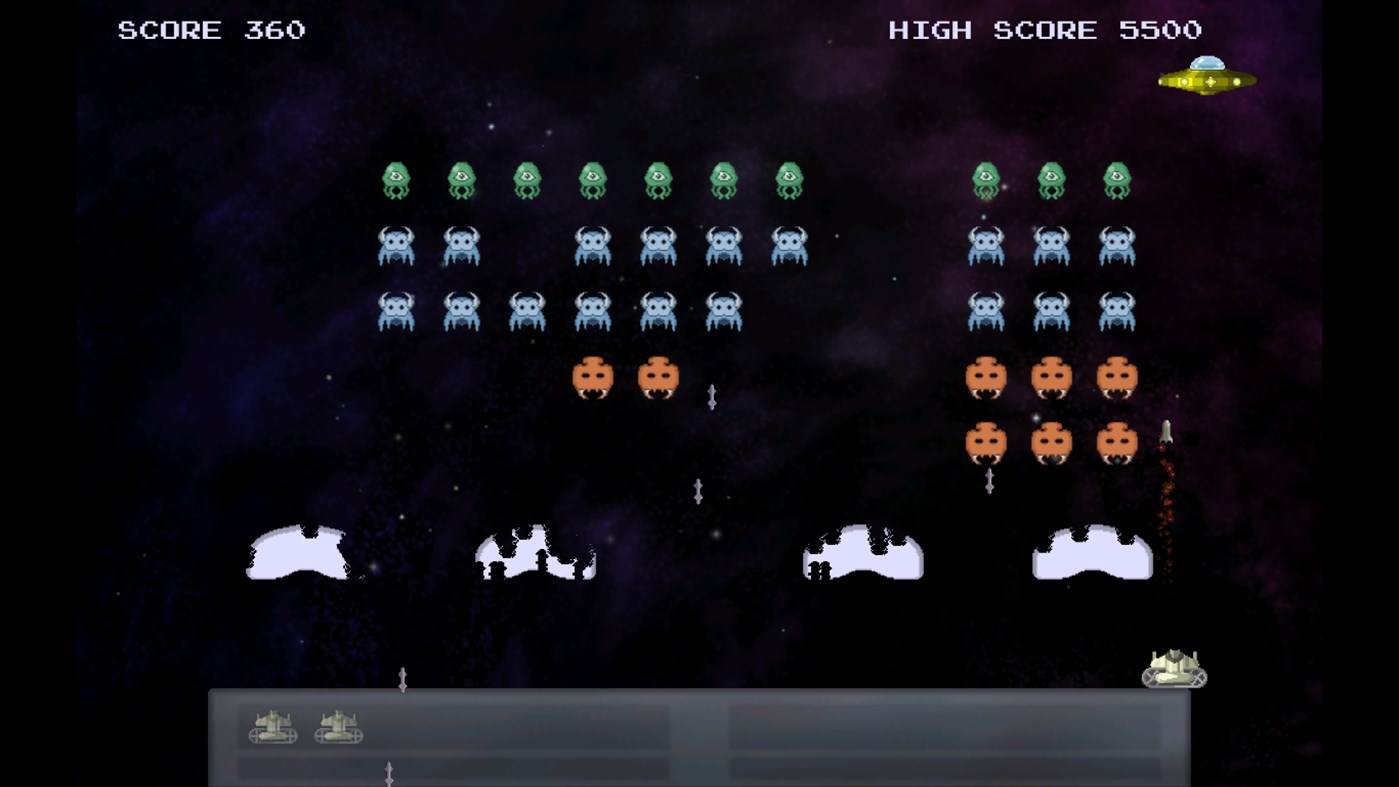Select the falling alien projectile mid-screen
Image resolution: width=1399 pixels, height=787 pixels.
coord(699,490)
